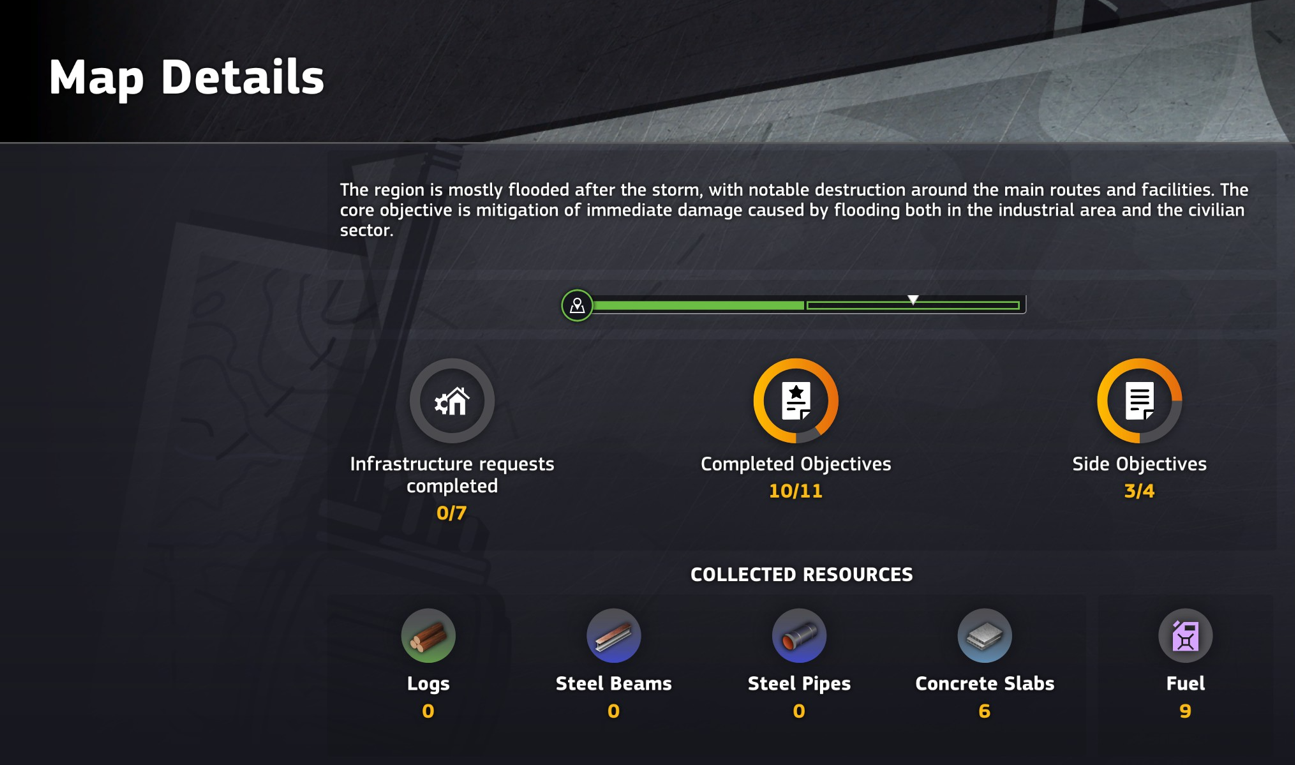Click the Concrete Slabs count of 6
The image size is (1295, 765).
coord(984,710)
